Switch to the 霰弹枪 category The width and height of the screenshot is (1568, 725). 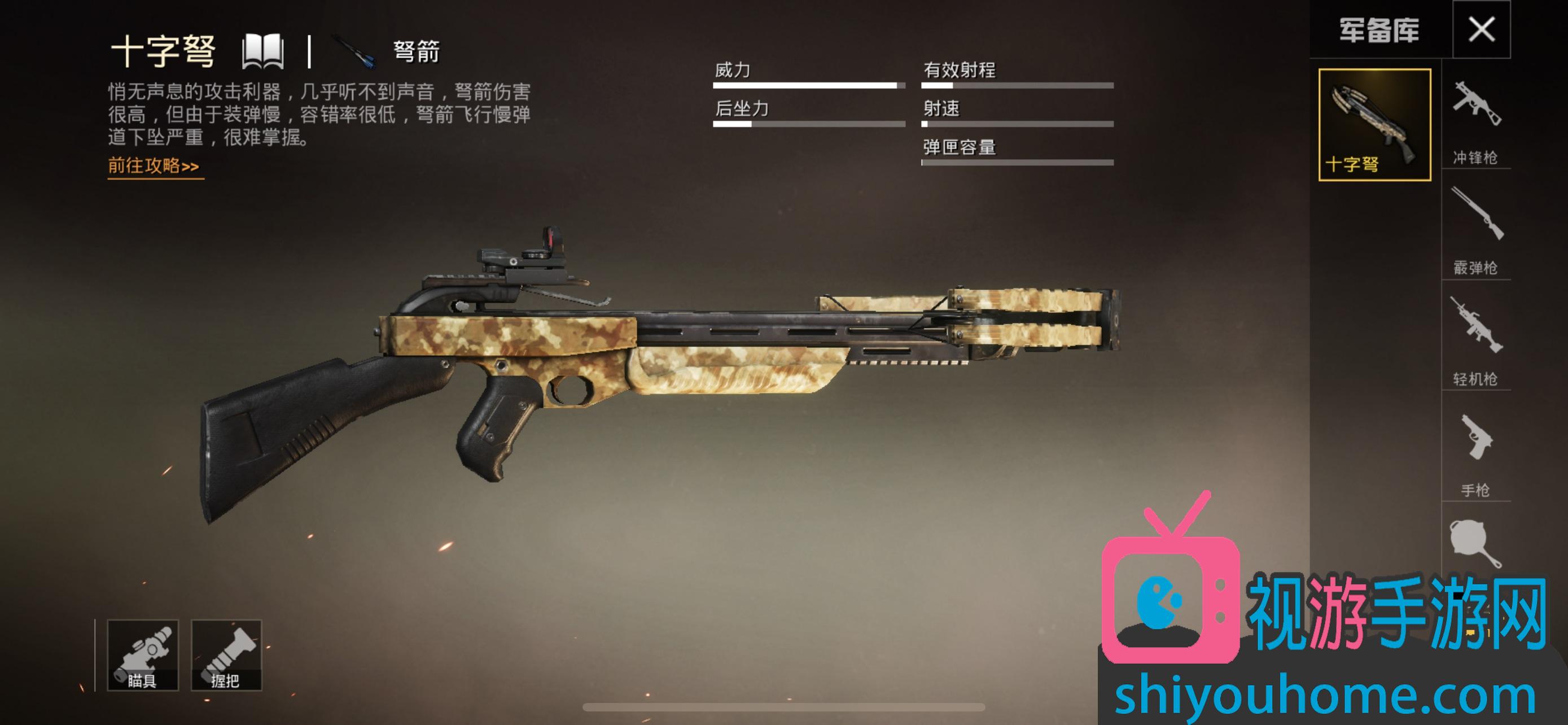[1475, 233]
